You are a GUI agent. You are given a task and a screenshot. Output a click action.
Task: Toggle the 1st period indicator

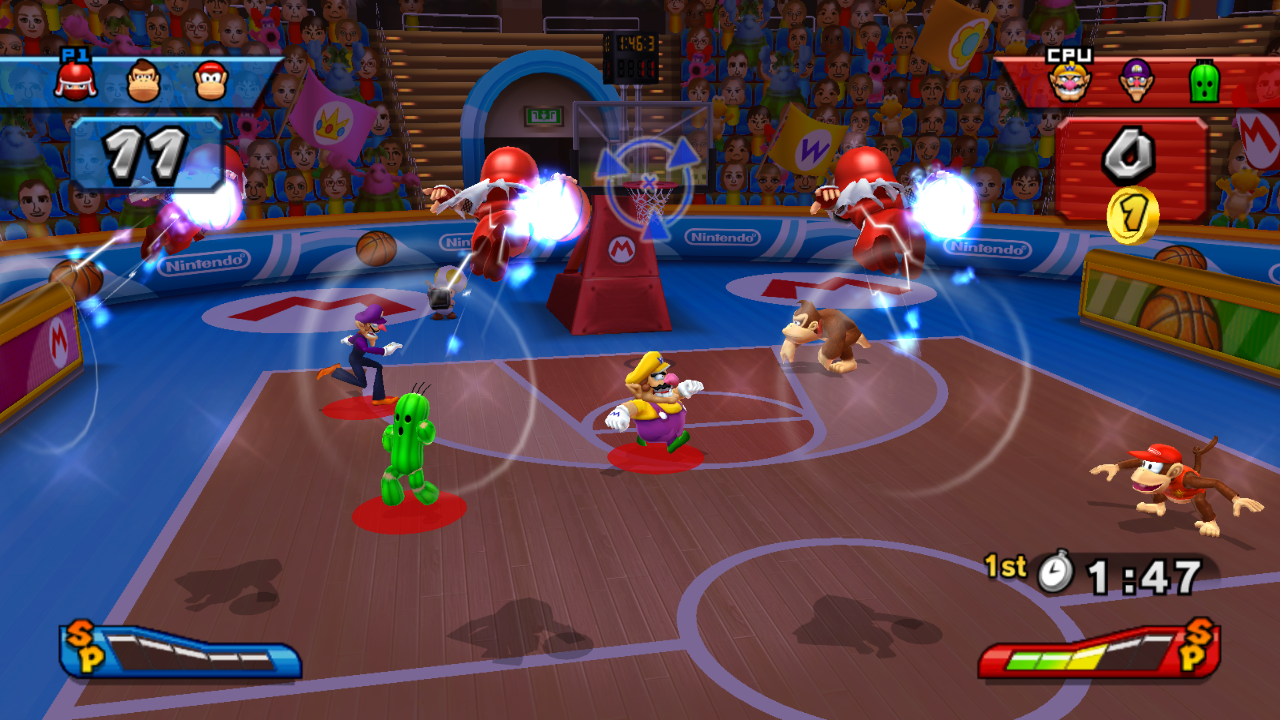point(1005,568)
